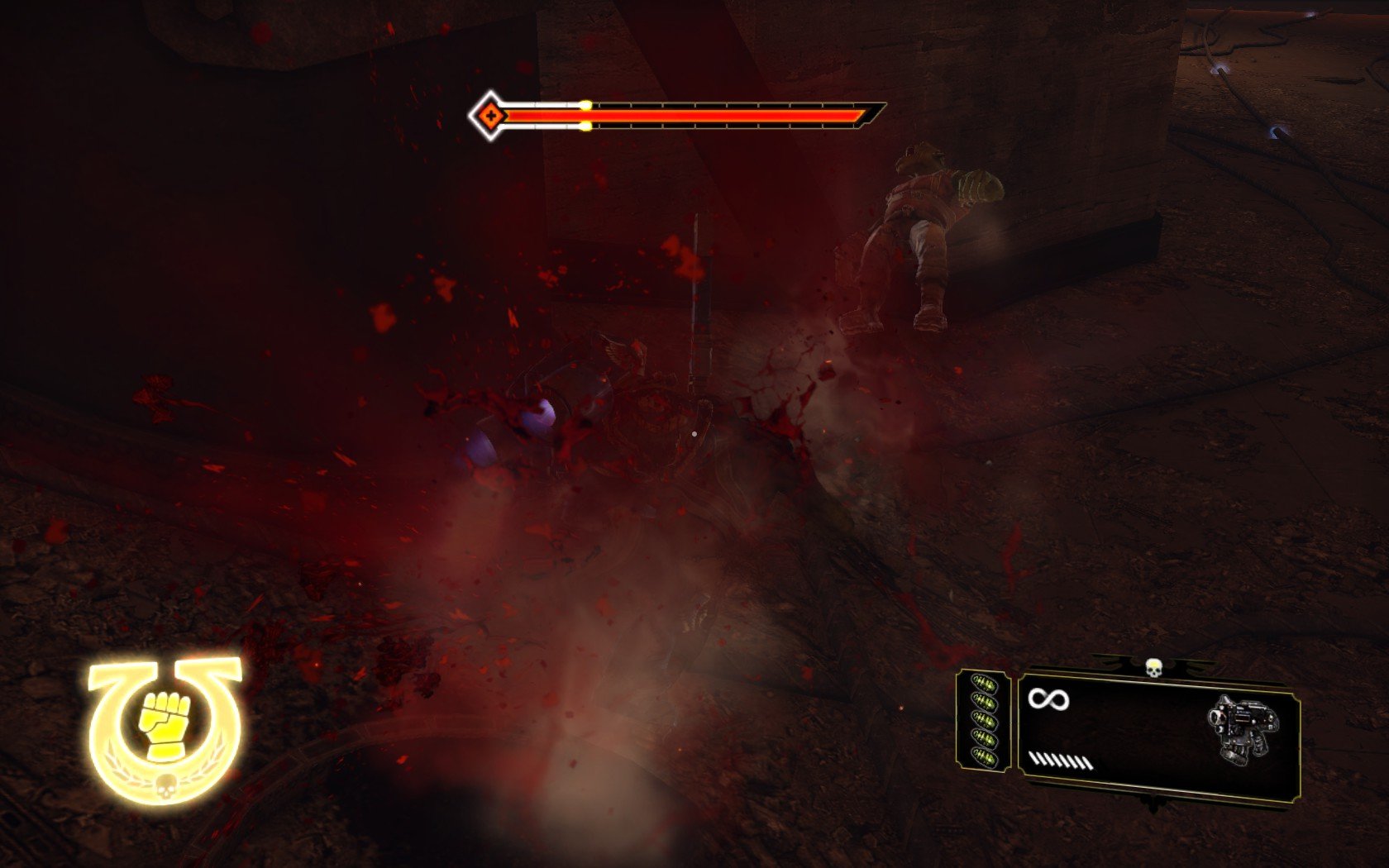1389x868 pixels.
Task: Click the skull icon atop the ammo panel
Action: pos(1153,665)
